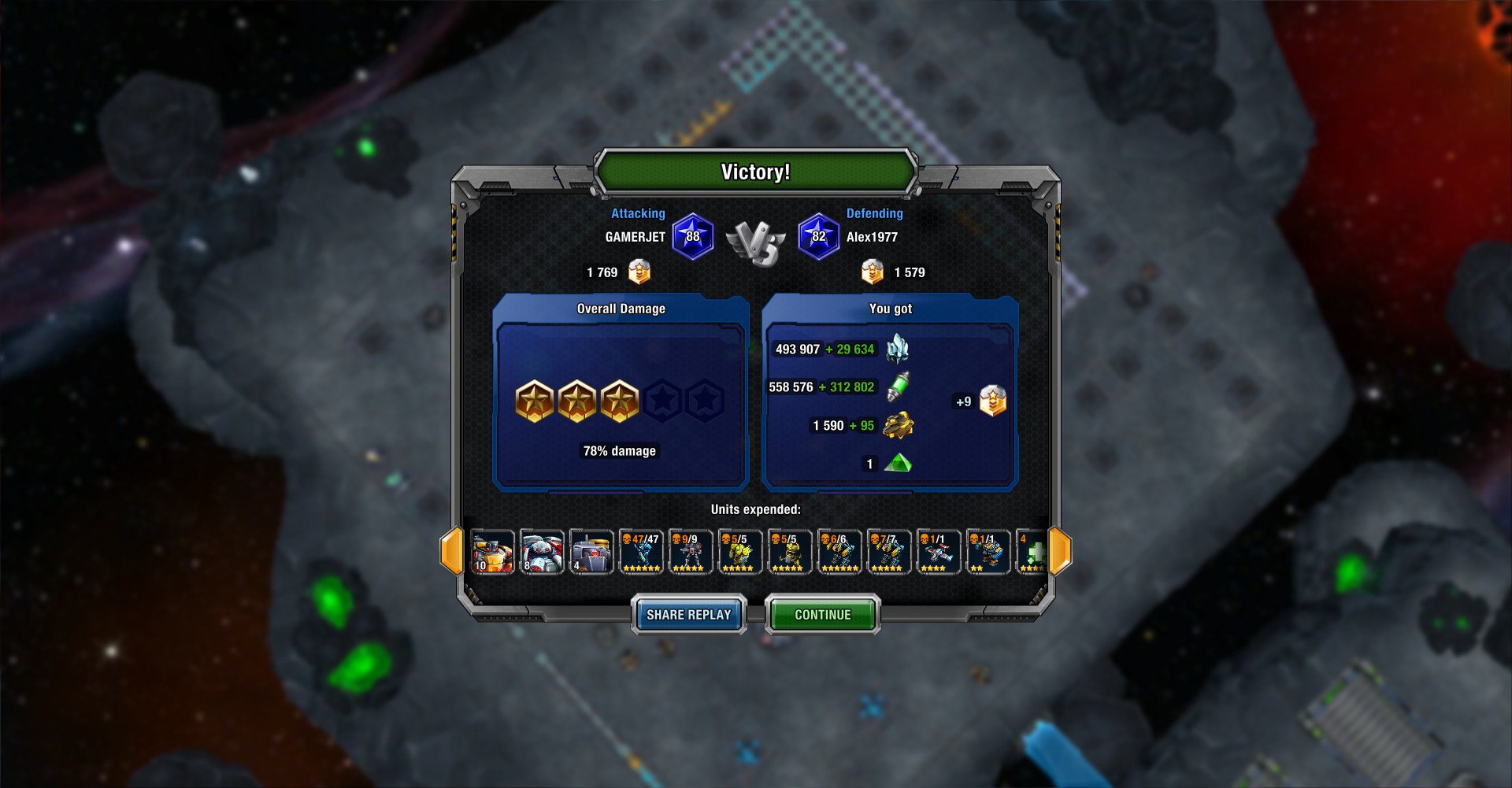Click GAMERJET's level 88 badge
This screenshot has width=1512, height=788.
(694, 235)
